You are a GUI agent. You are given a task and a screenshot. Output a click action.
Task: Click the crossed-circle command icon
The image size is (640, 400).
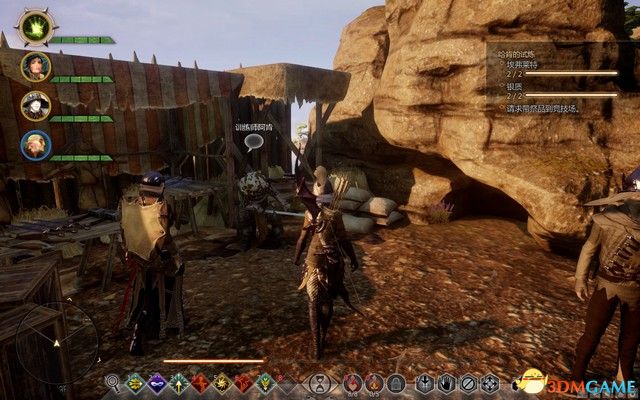coord(467,382)
